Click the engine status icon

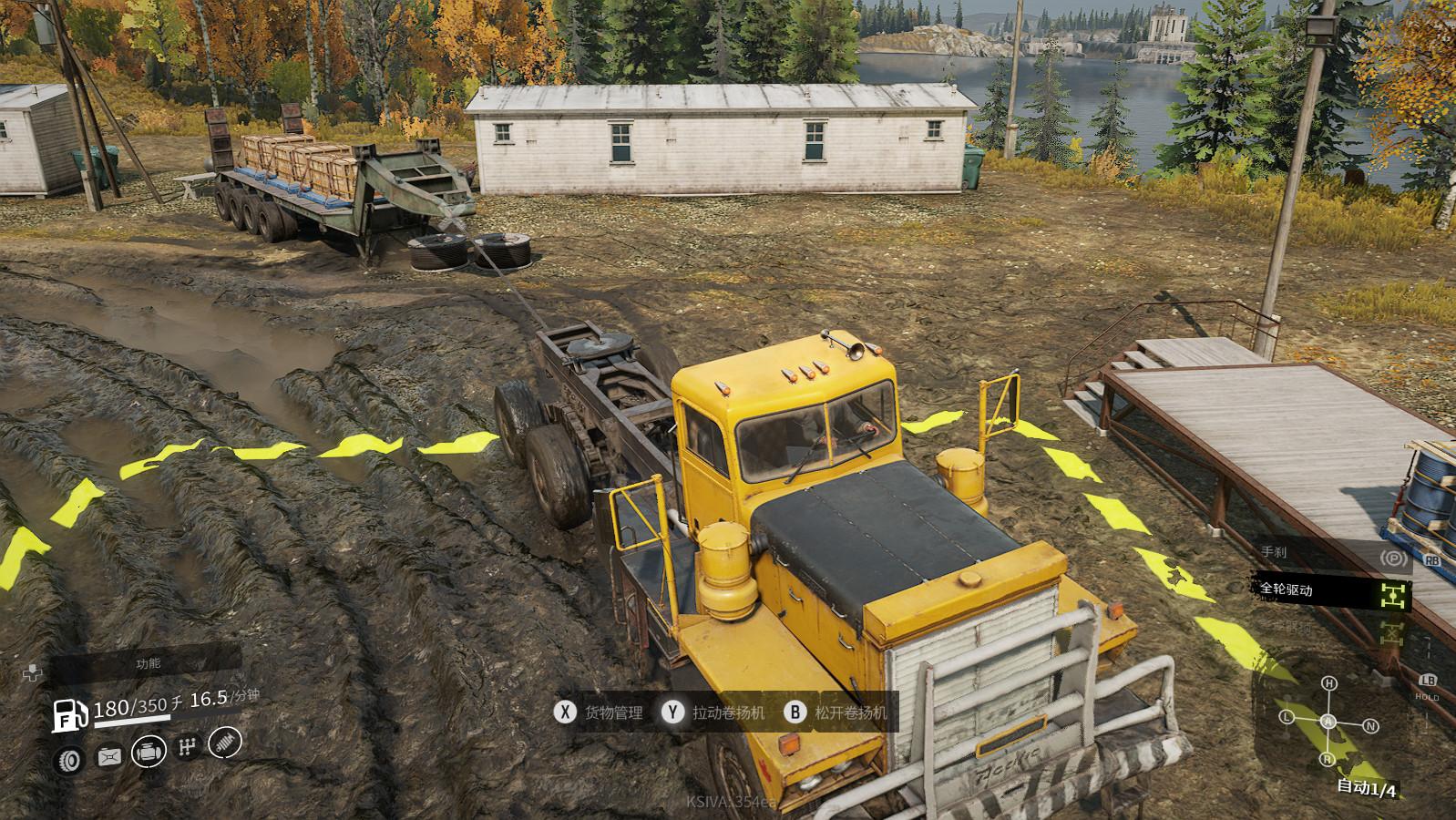click(149, 753)
